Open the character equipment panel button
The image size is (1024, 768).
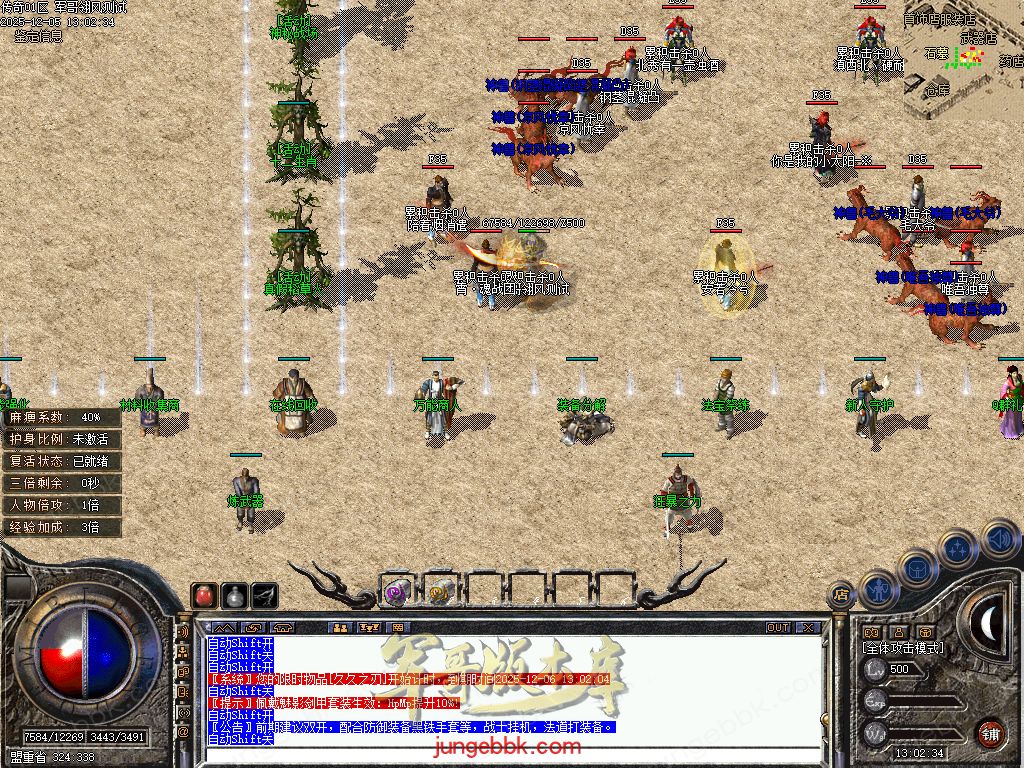[x=879, y=590]
